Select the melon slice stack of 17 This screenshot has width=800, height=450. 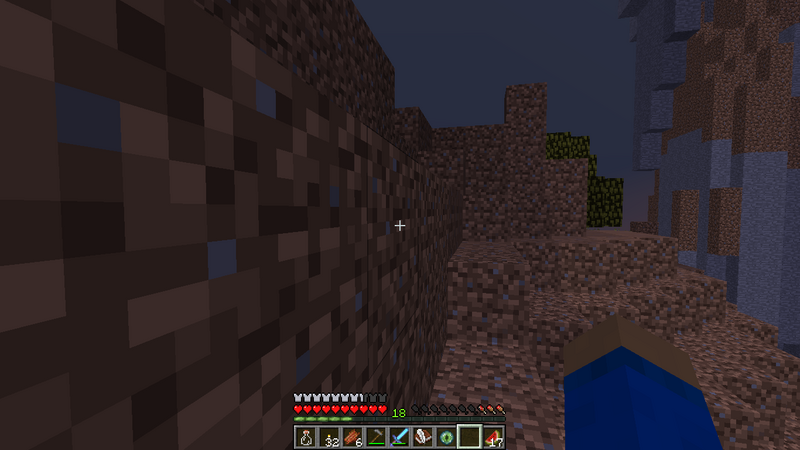493,437
